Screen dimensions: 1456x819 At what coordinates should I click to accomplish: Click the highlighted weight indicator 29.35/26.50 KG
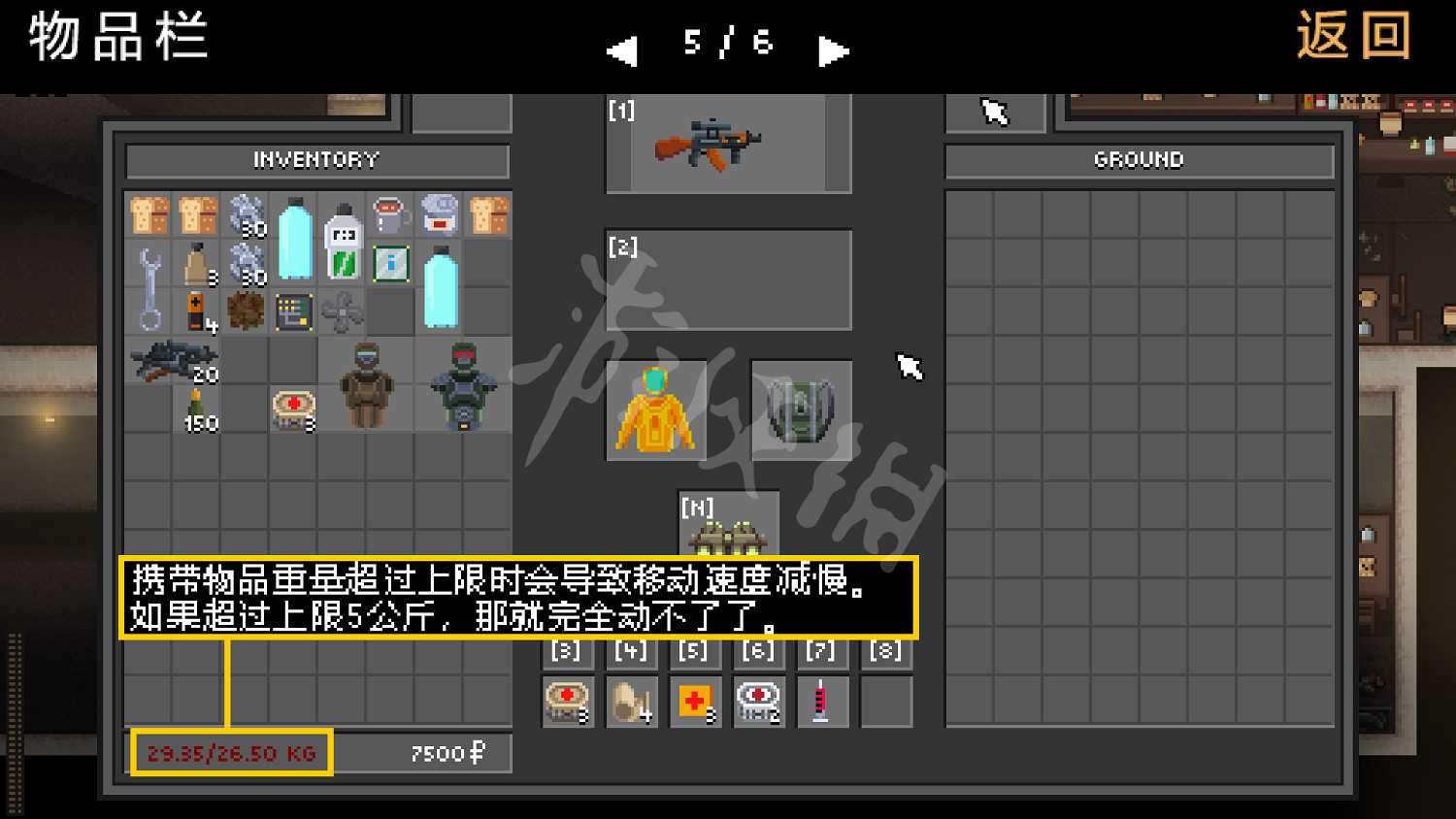[x=231, y=751]
